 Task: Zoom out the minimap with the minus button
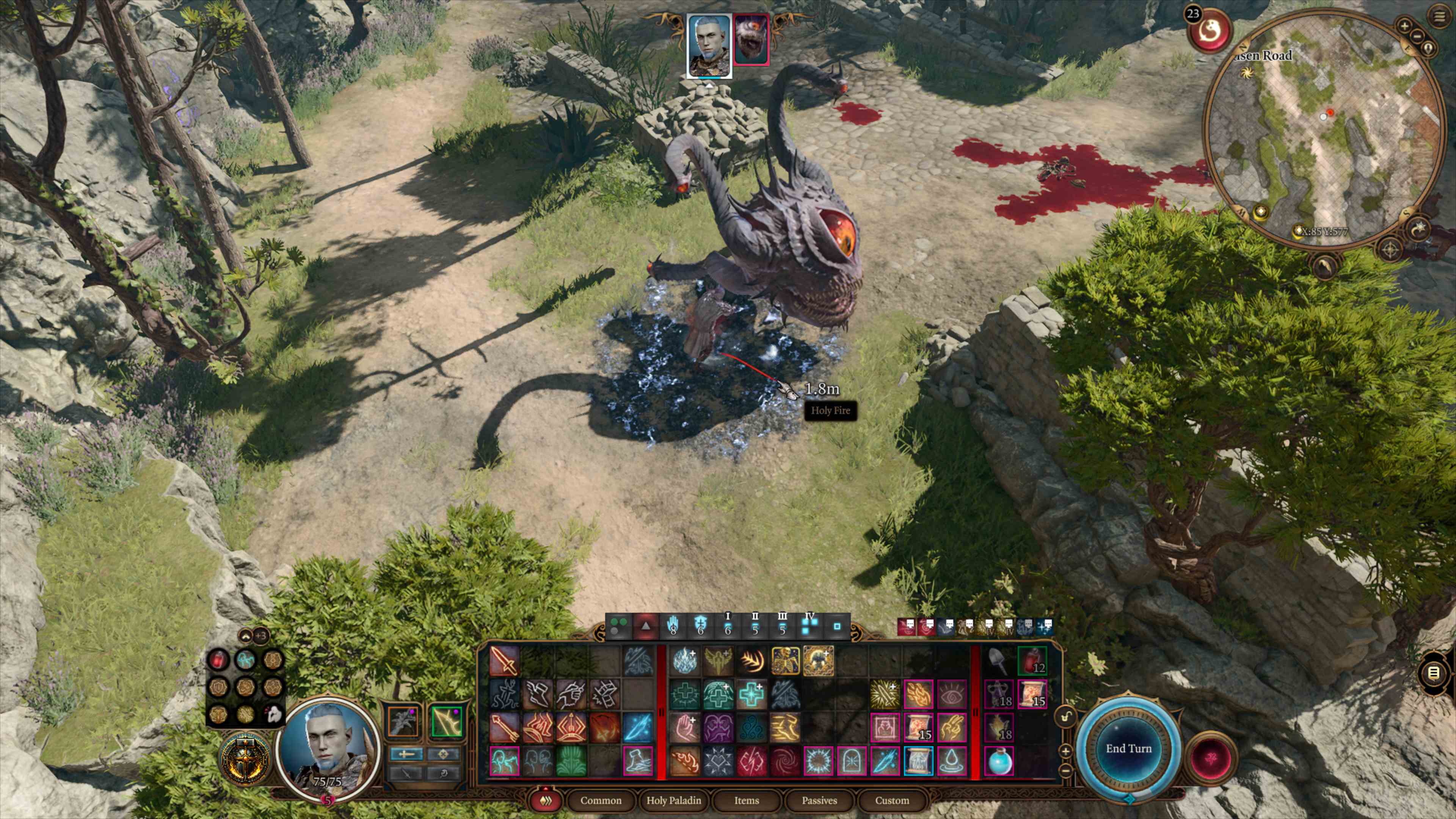point(1417,36)
